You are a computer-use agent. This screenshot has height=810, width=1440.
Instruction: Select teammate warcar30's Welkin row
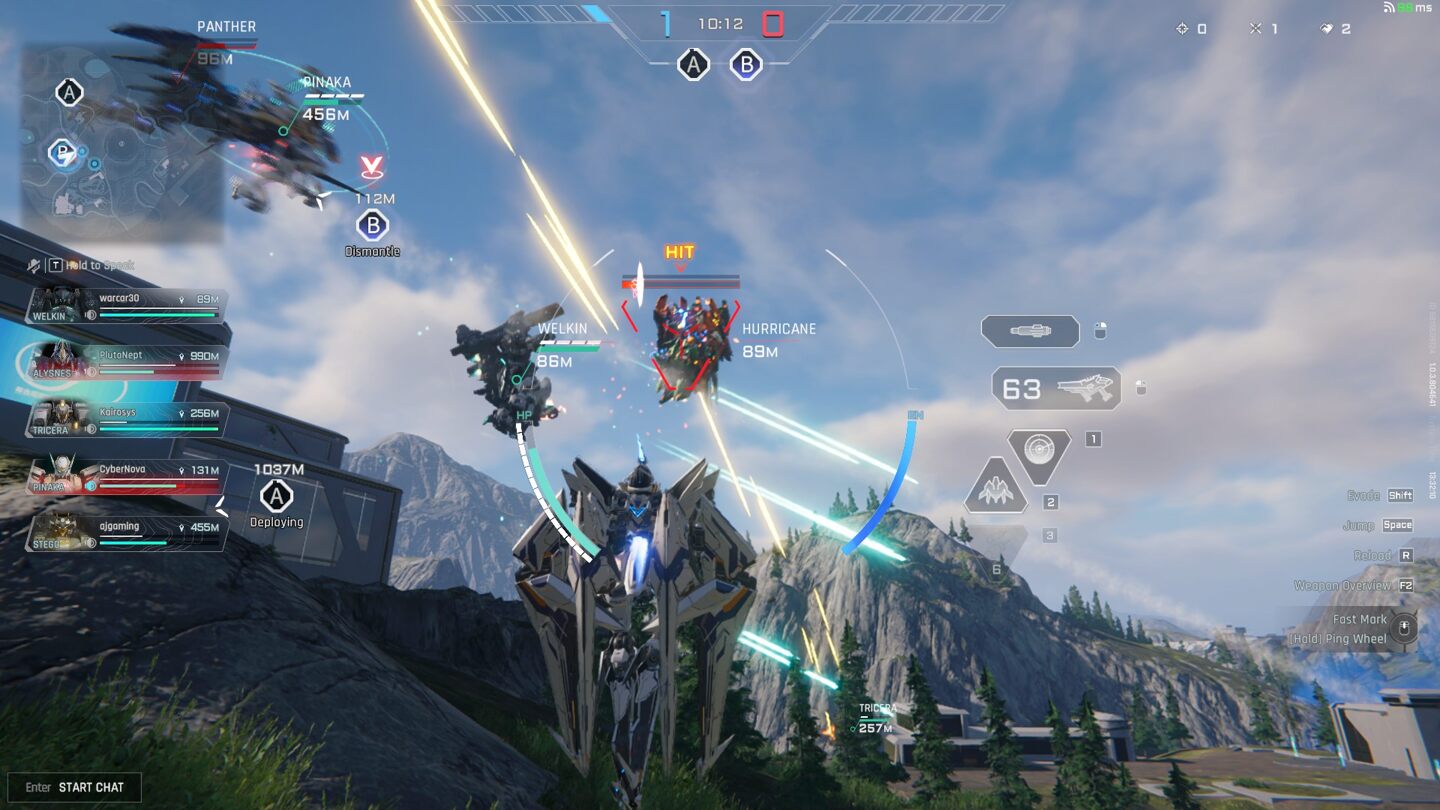click(x=127, y=306)
